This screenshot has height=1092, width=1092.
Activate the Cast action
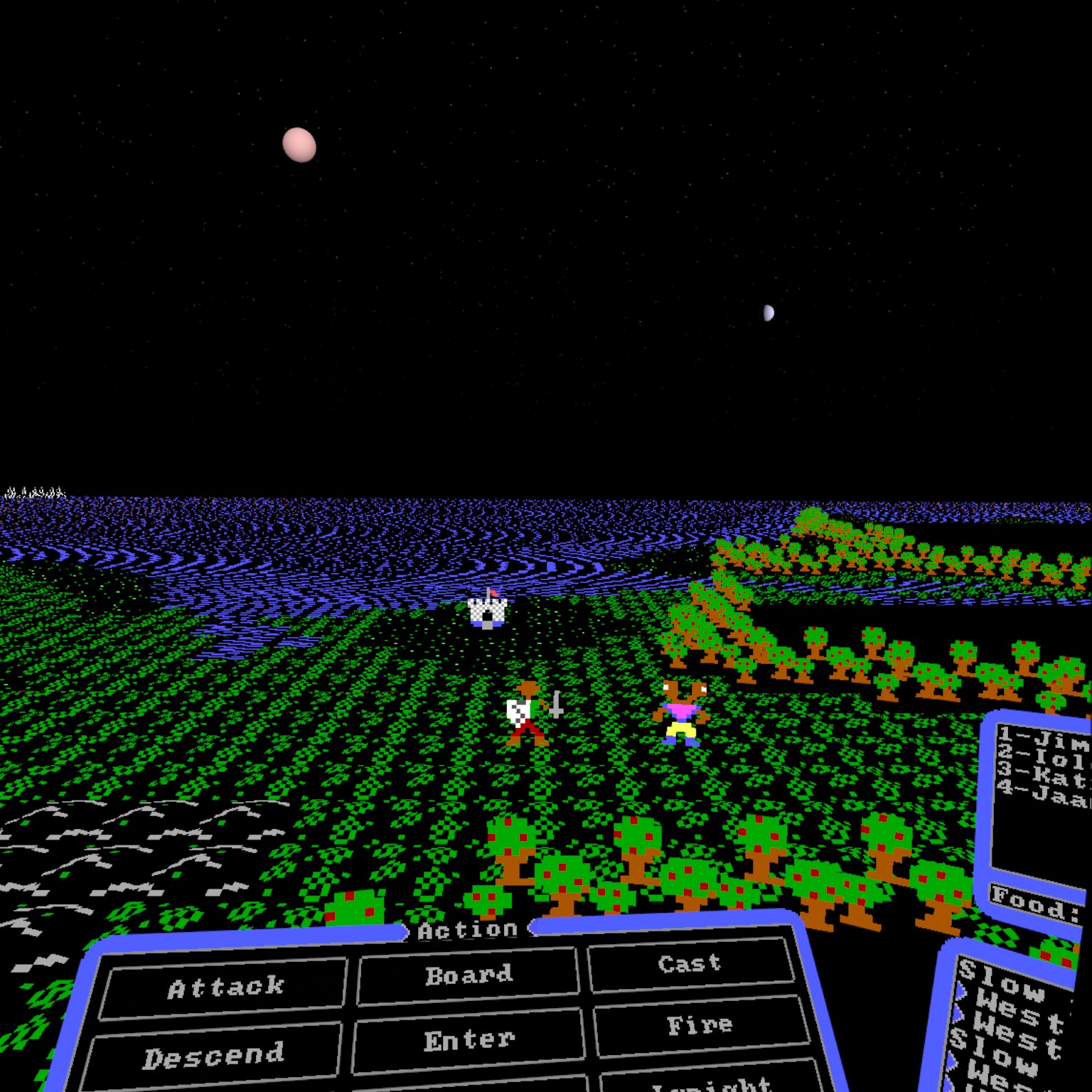point(690,964)
